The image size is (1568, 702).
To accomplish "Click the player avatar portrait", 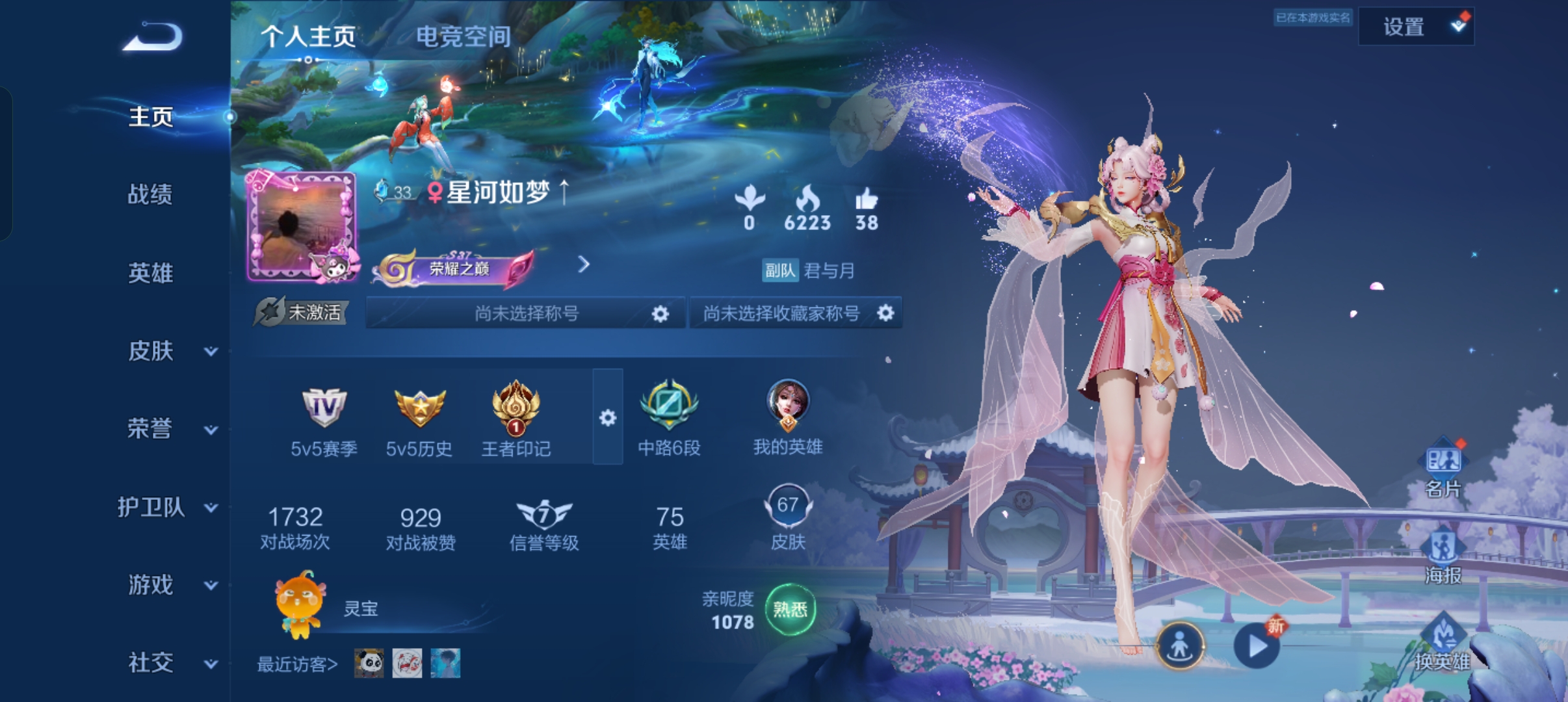I will click(x=301, y=227).
